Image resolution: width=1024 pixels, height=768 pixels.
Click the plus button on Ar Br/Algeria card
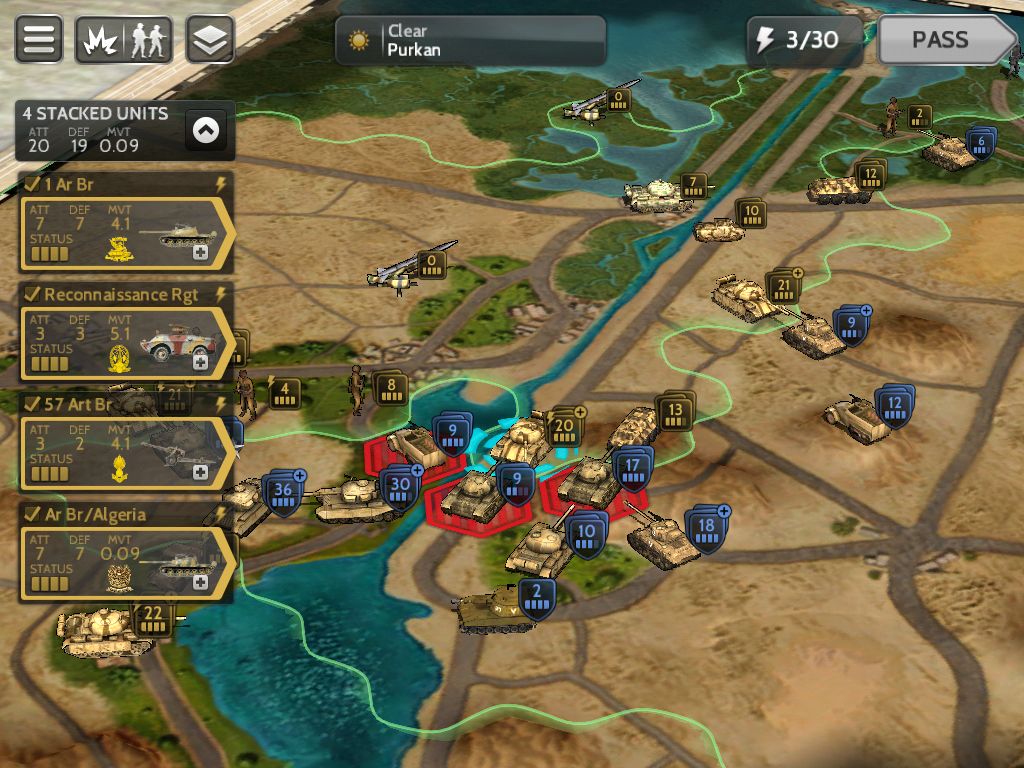tap(201, 582)
